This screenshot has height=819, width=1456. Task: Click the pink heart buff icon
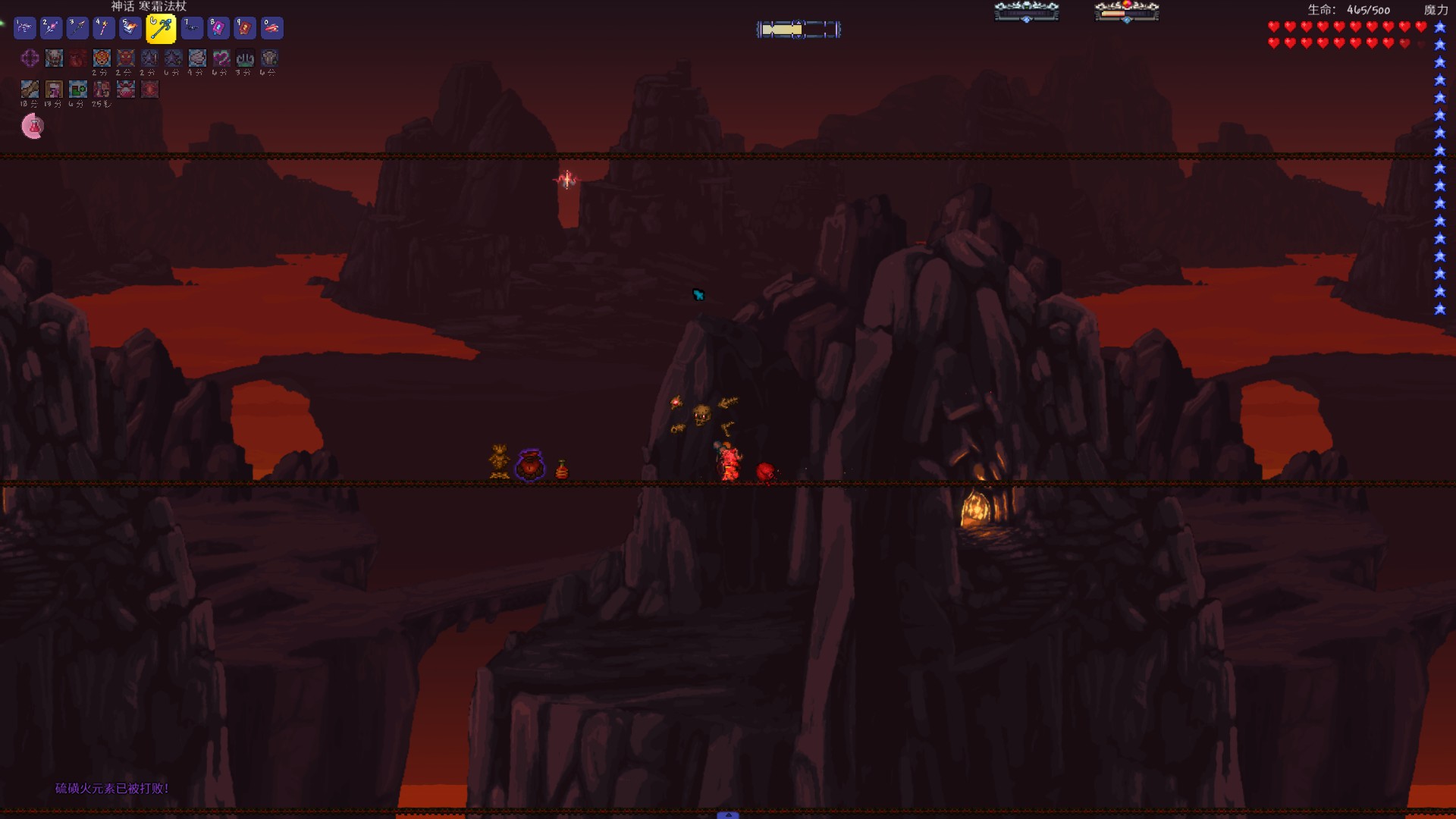tap(221, 58)
